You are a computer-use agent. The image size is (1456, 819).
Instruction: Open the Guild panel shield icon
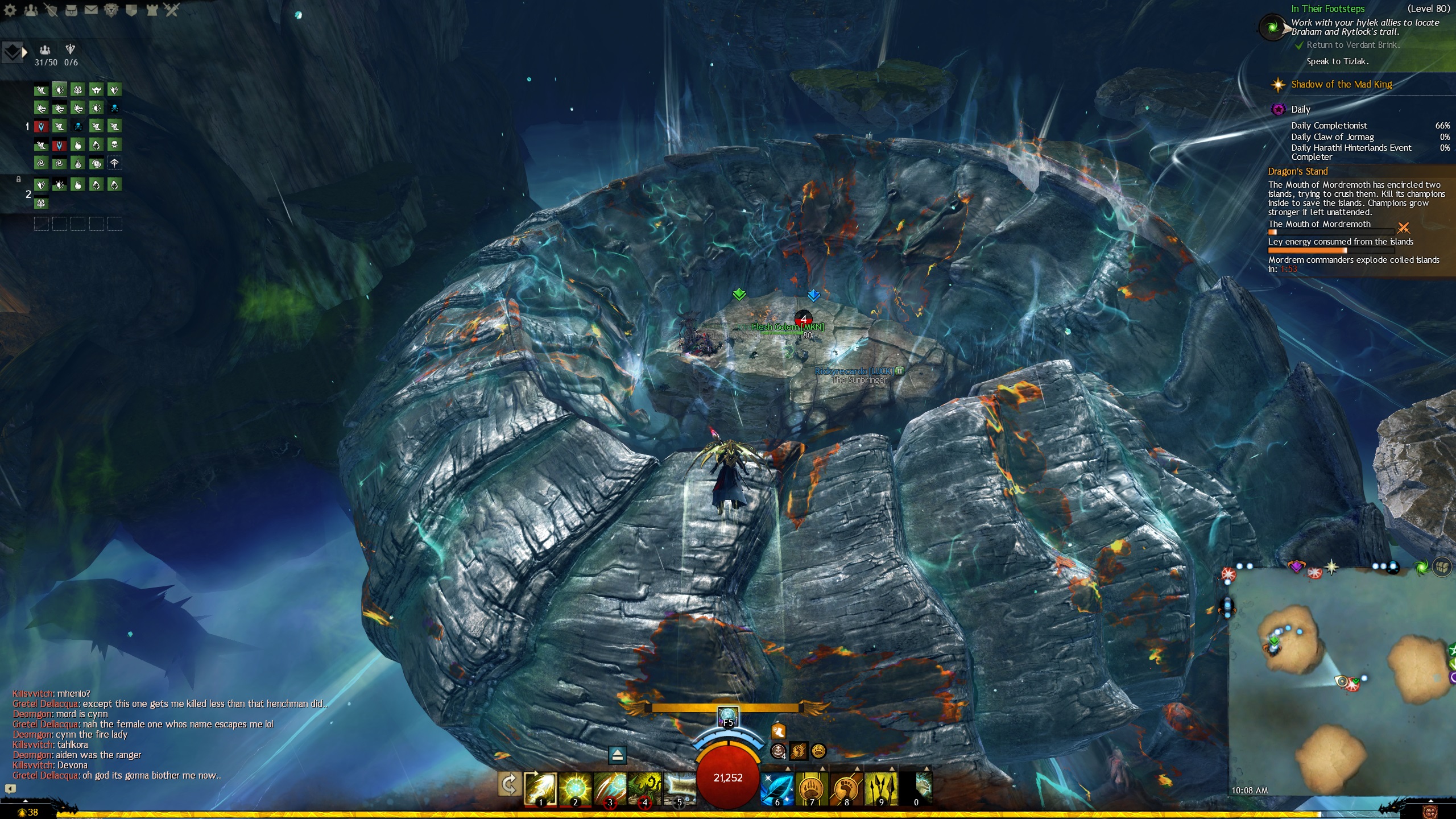131,10
